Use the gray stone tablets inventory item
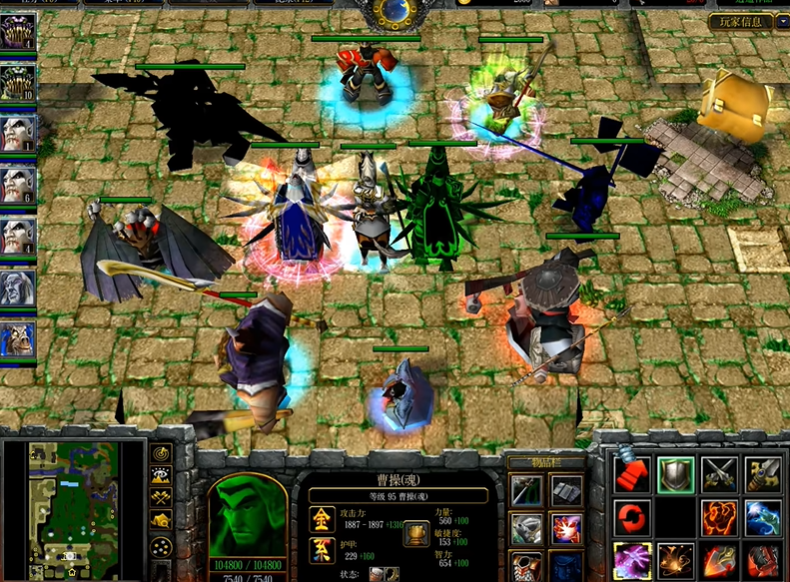 click(566, 489)
